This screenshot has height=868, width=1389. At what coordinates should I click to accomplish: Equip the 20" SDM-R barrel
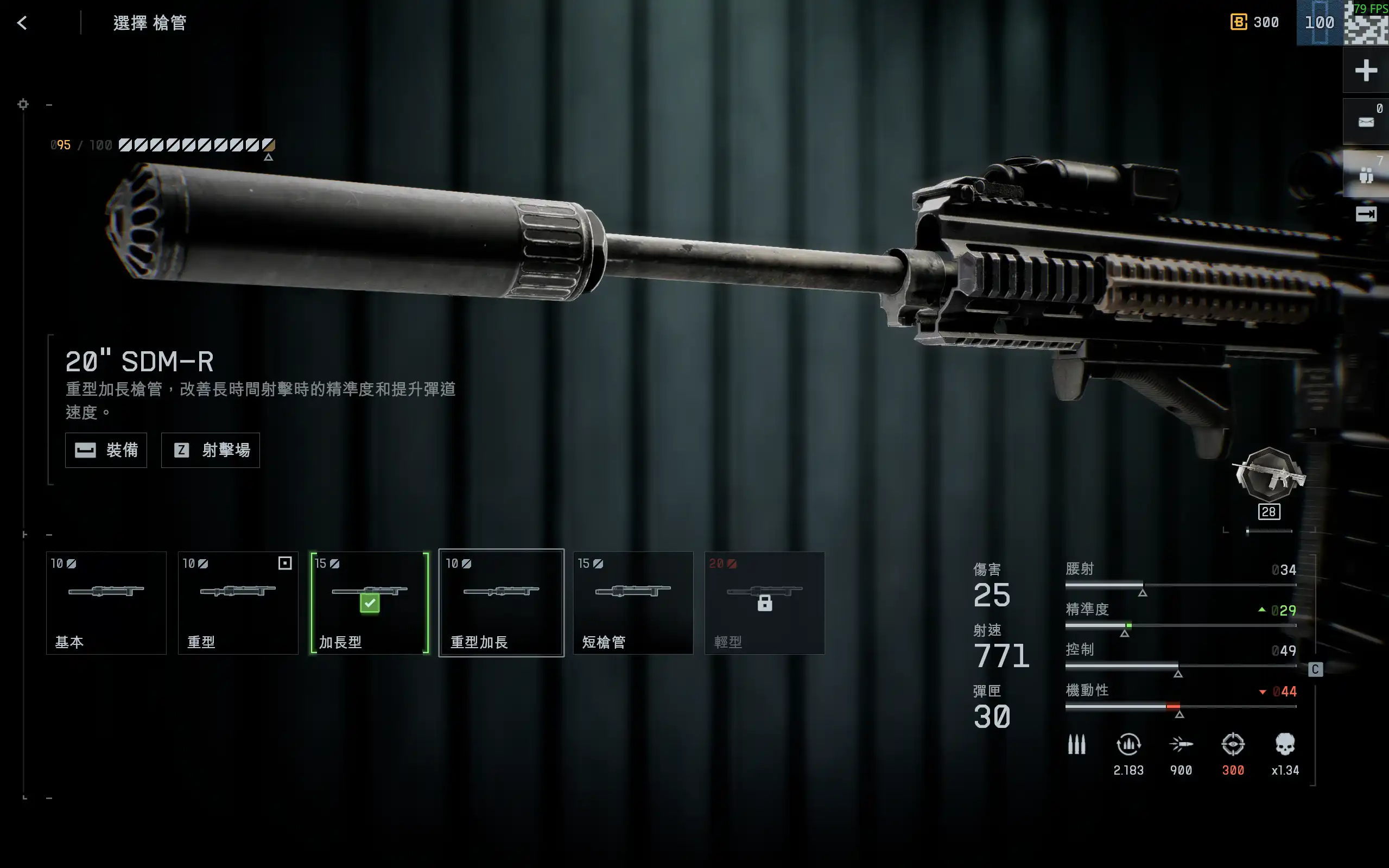pos(106,450)
